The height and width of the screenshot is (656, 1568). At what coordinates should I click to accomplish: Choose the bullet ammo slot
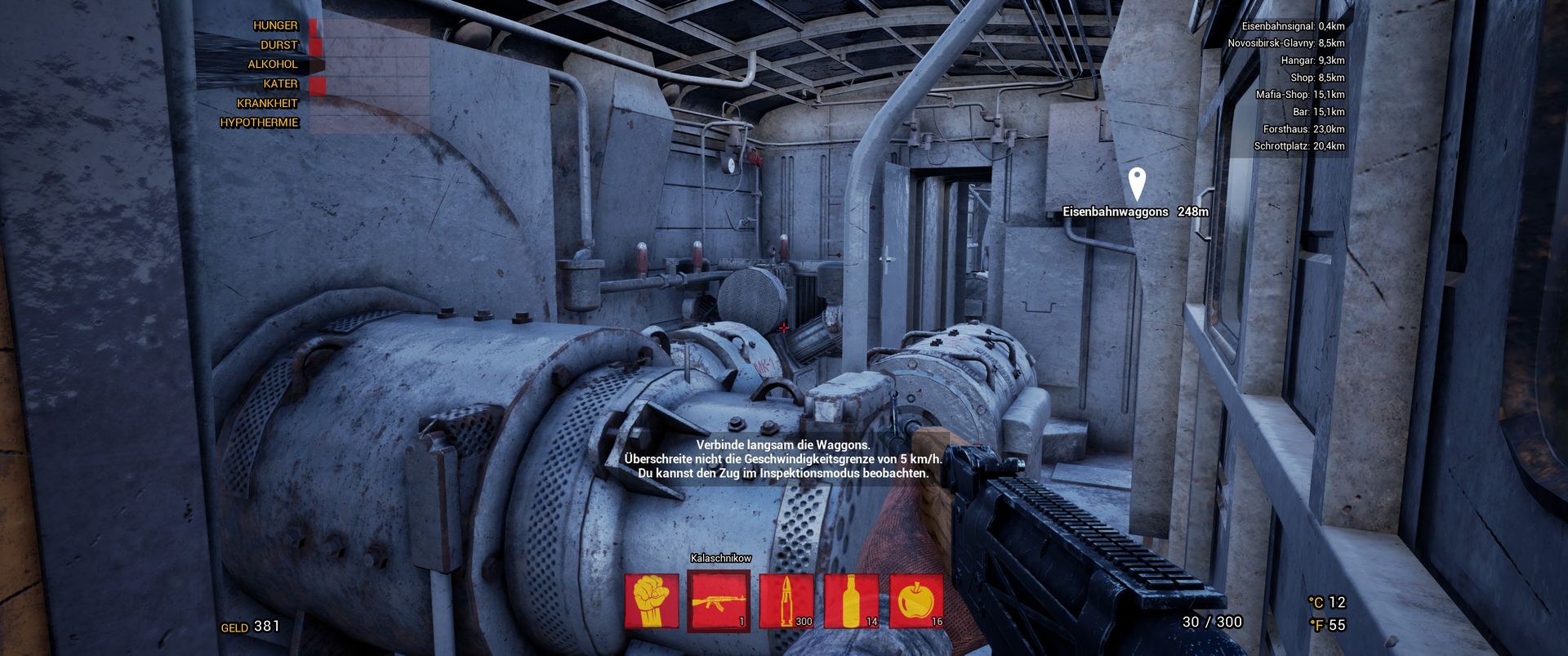786,601
